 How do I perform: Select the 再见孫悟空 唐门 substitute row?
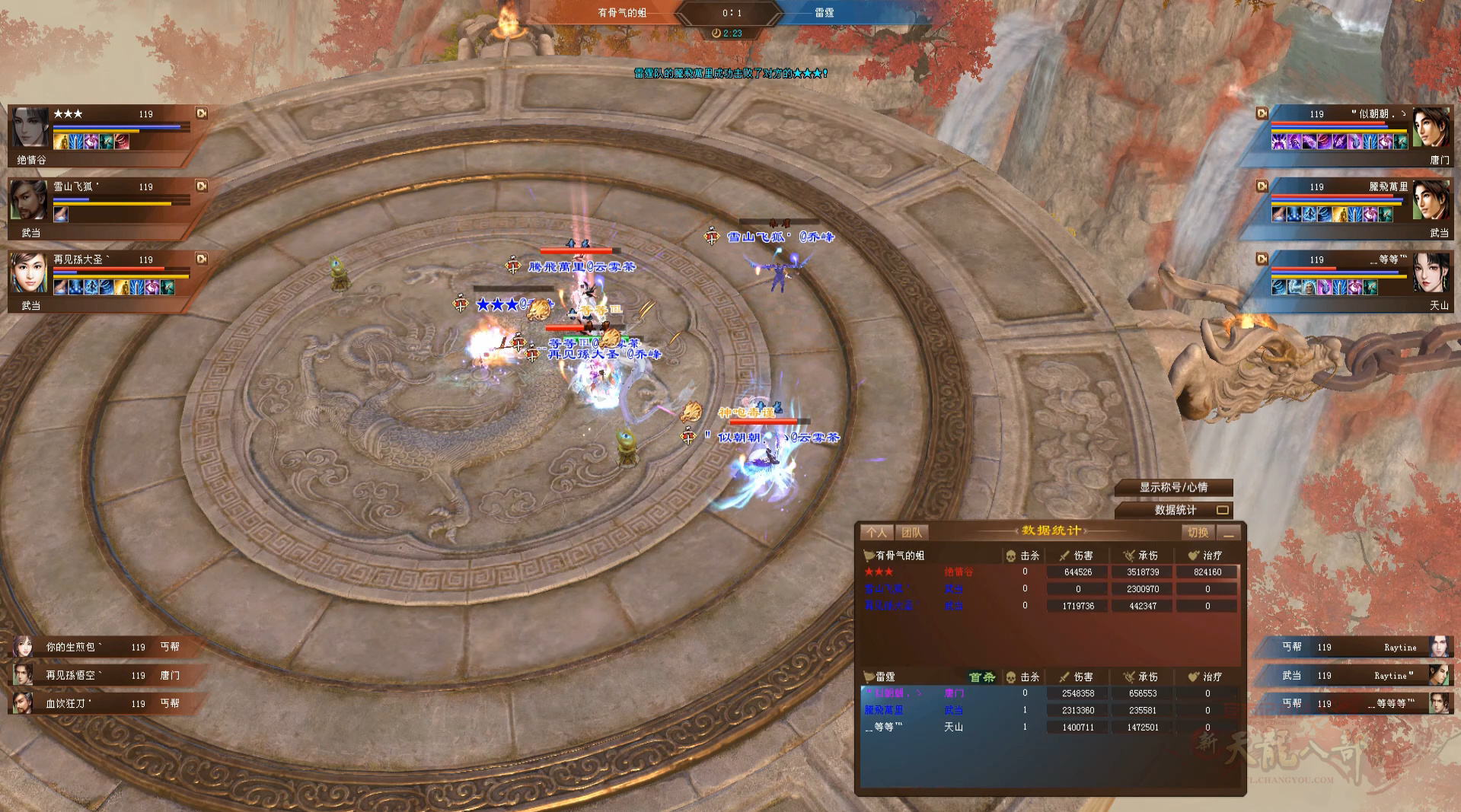pyautogui.click(x=99, y=675)
